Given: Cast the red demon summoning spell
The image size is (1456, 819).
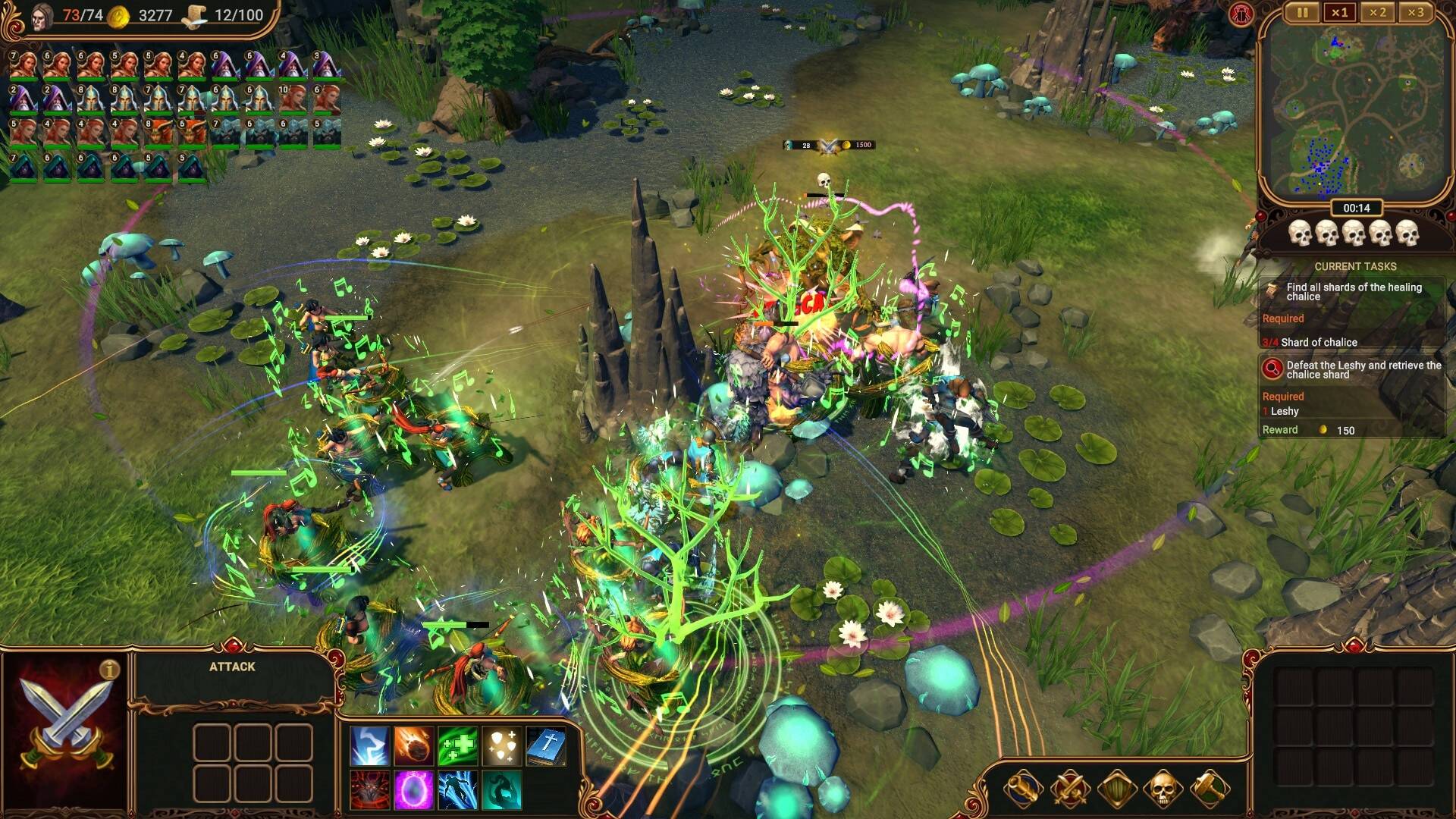Looking at the screenshot, I should pos(370,789).
